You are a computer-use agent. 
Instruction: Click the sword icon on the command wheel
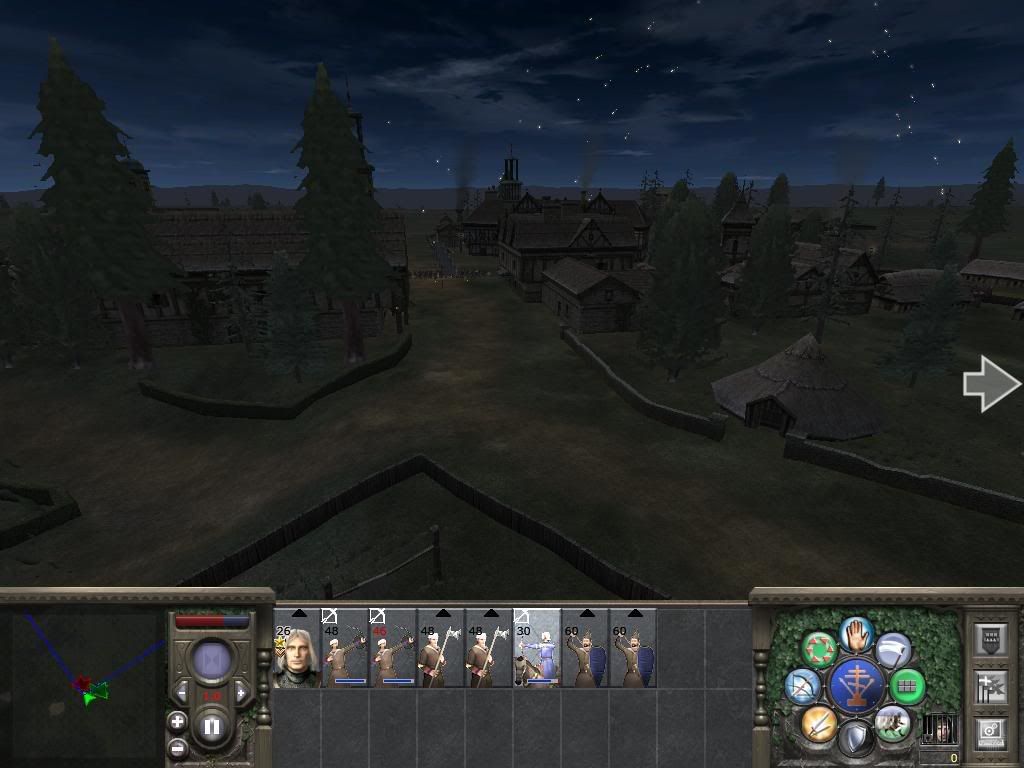pos(818,722)
